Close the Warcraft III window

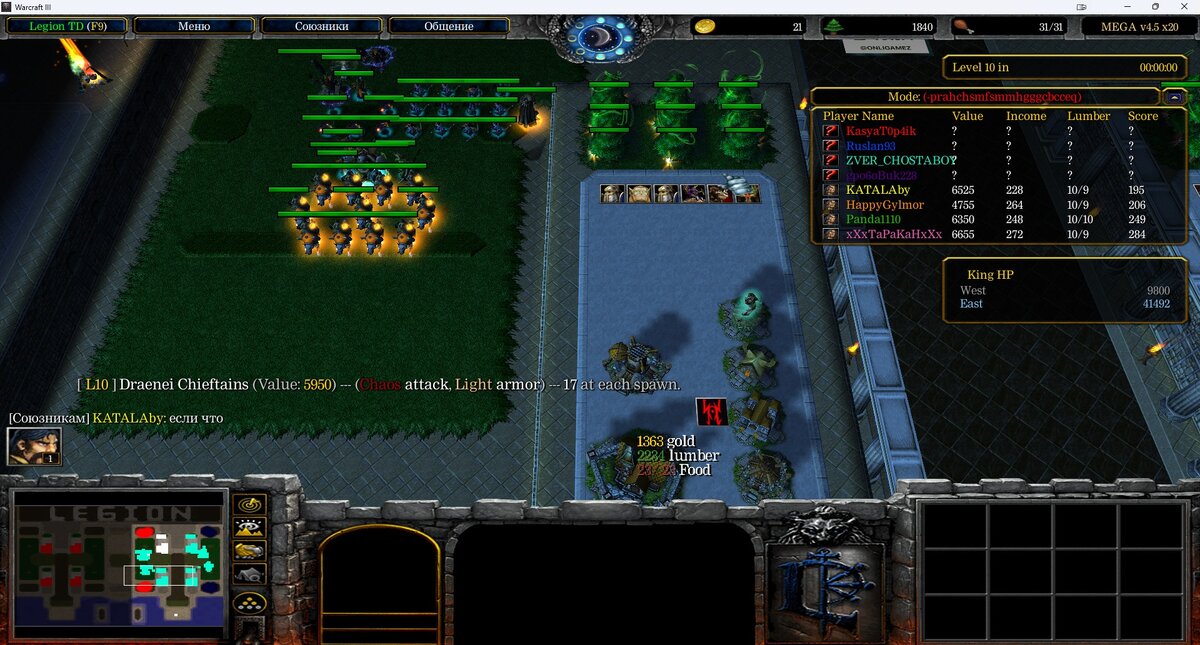1183,6
